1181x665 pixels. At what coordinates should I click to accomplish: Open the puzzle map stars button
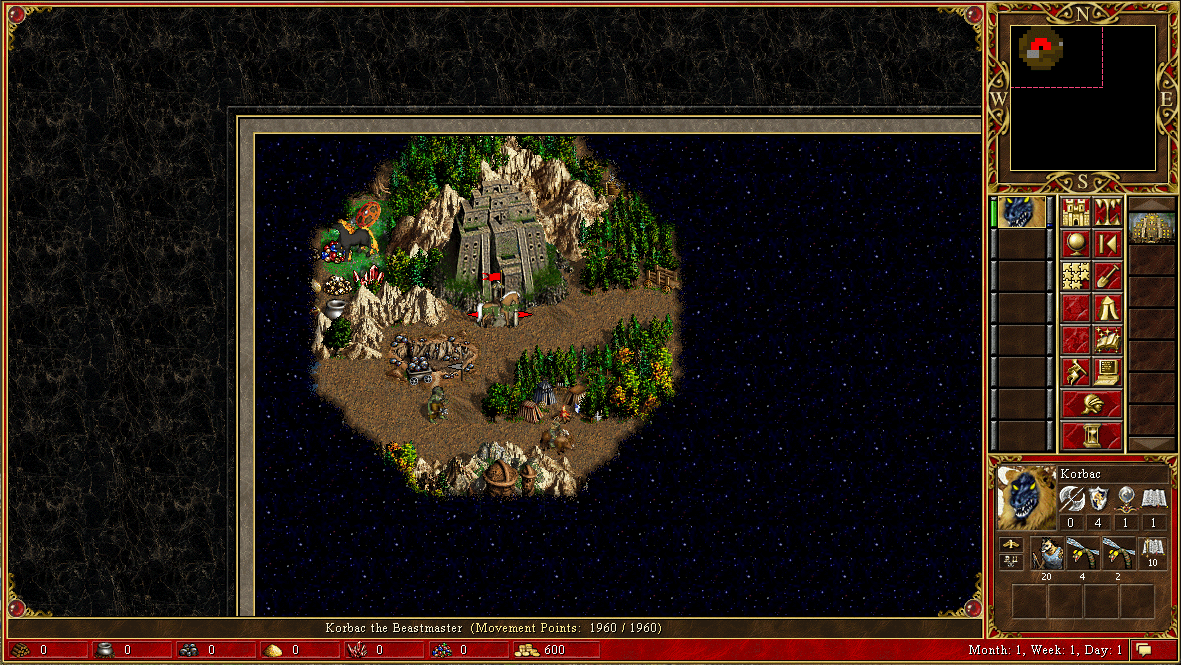pyautogui.click(x=1075, y=276)
